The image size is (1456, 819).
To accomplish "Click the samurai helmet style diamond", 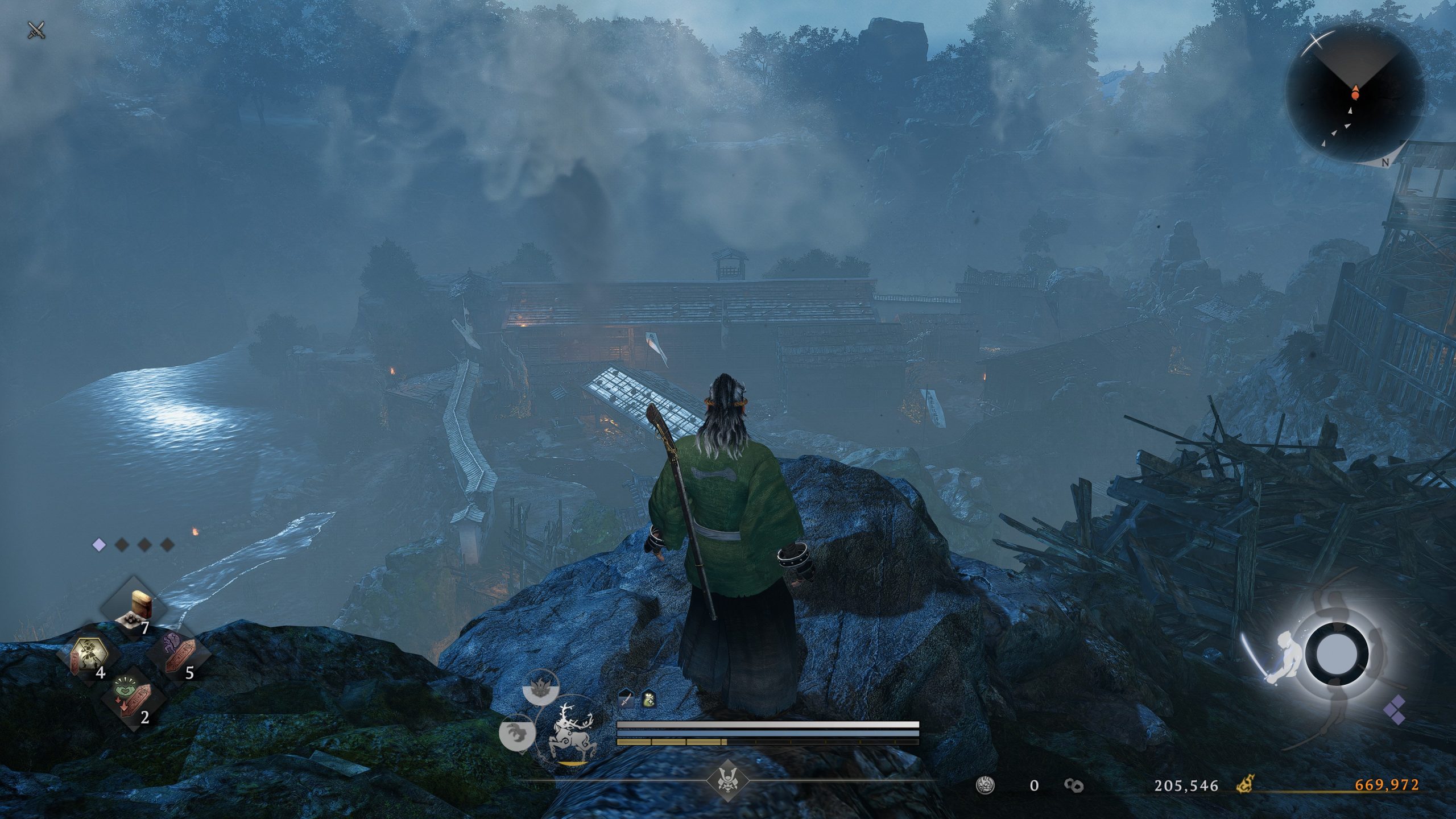I will pyautogui.click(x=726, y=780).
